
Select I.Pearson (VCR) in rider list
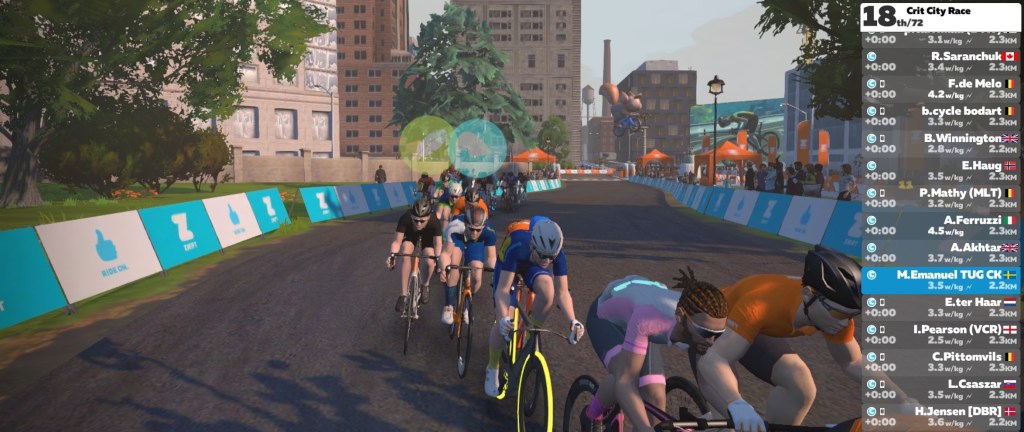(x=940, y=334)
